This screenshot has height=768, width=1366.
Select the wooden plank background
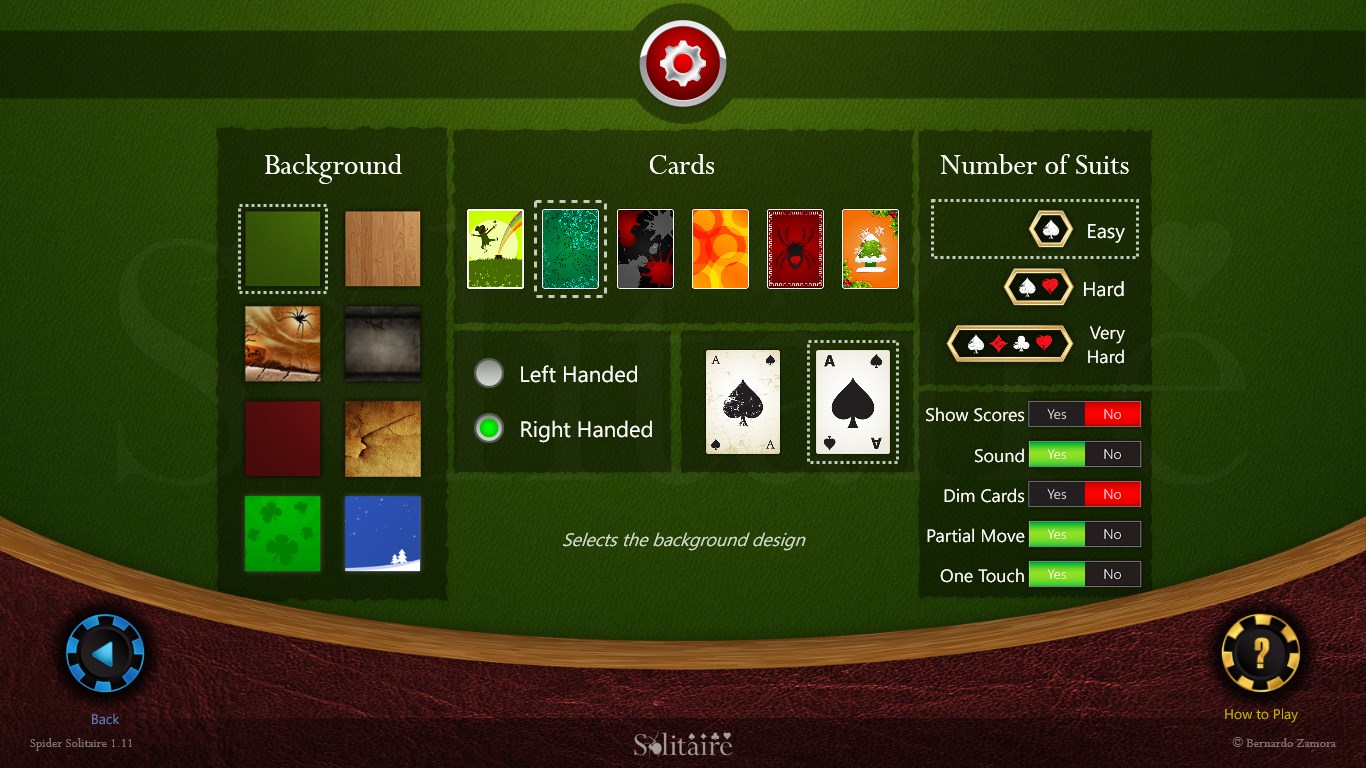pos(383,249)
